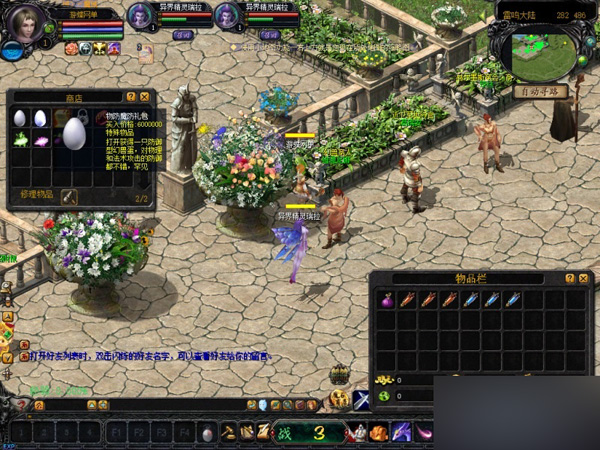Open help for the shop window

(x=131, y=97)
